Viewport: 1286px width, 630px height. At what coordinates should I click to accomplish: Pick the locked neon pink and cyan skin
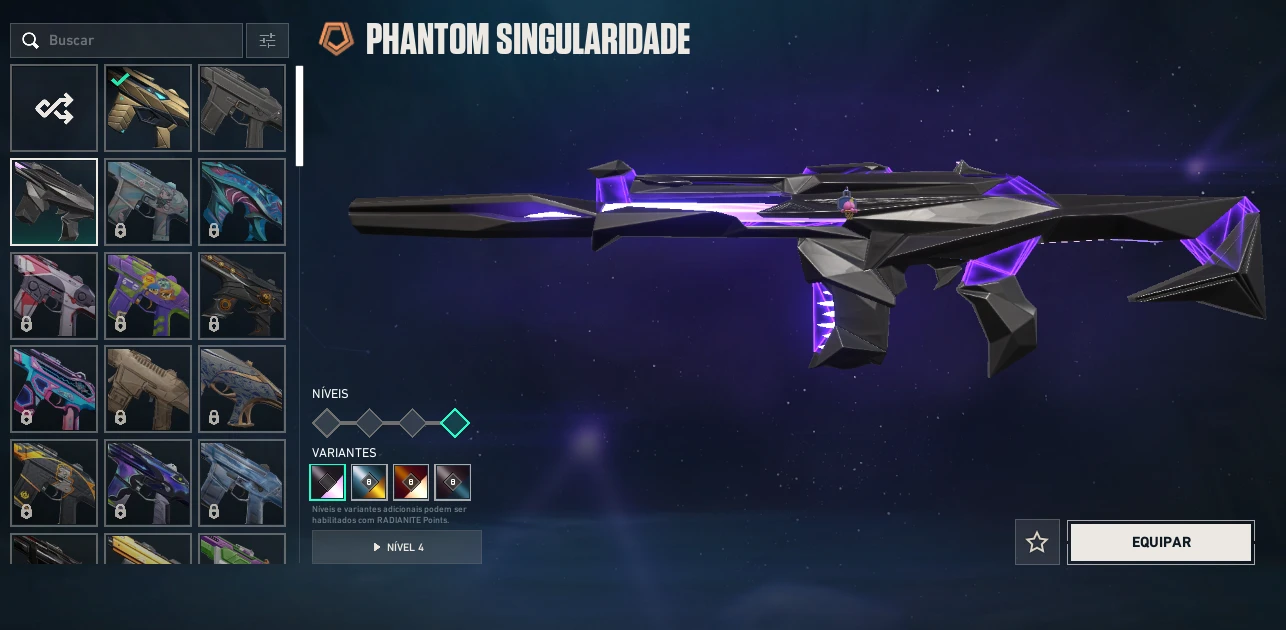(x=54, y=389)
